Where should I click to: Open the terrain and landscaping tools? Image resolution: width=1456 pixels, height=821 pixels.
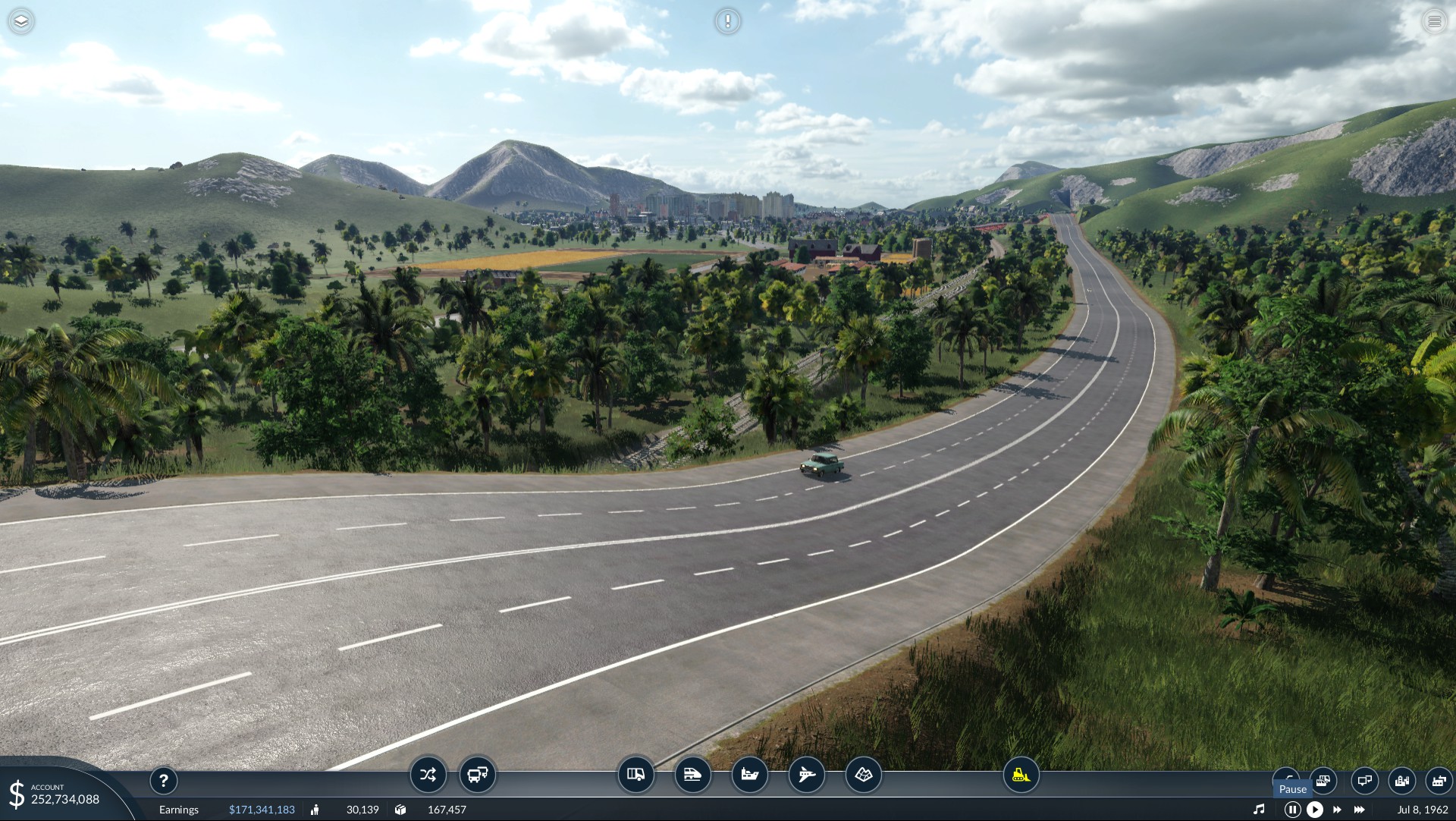coord(864,775)
